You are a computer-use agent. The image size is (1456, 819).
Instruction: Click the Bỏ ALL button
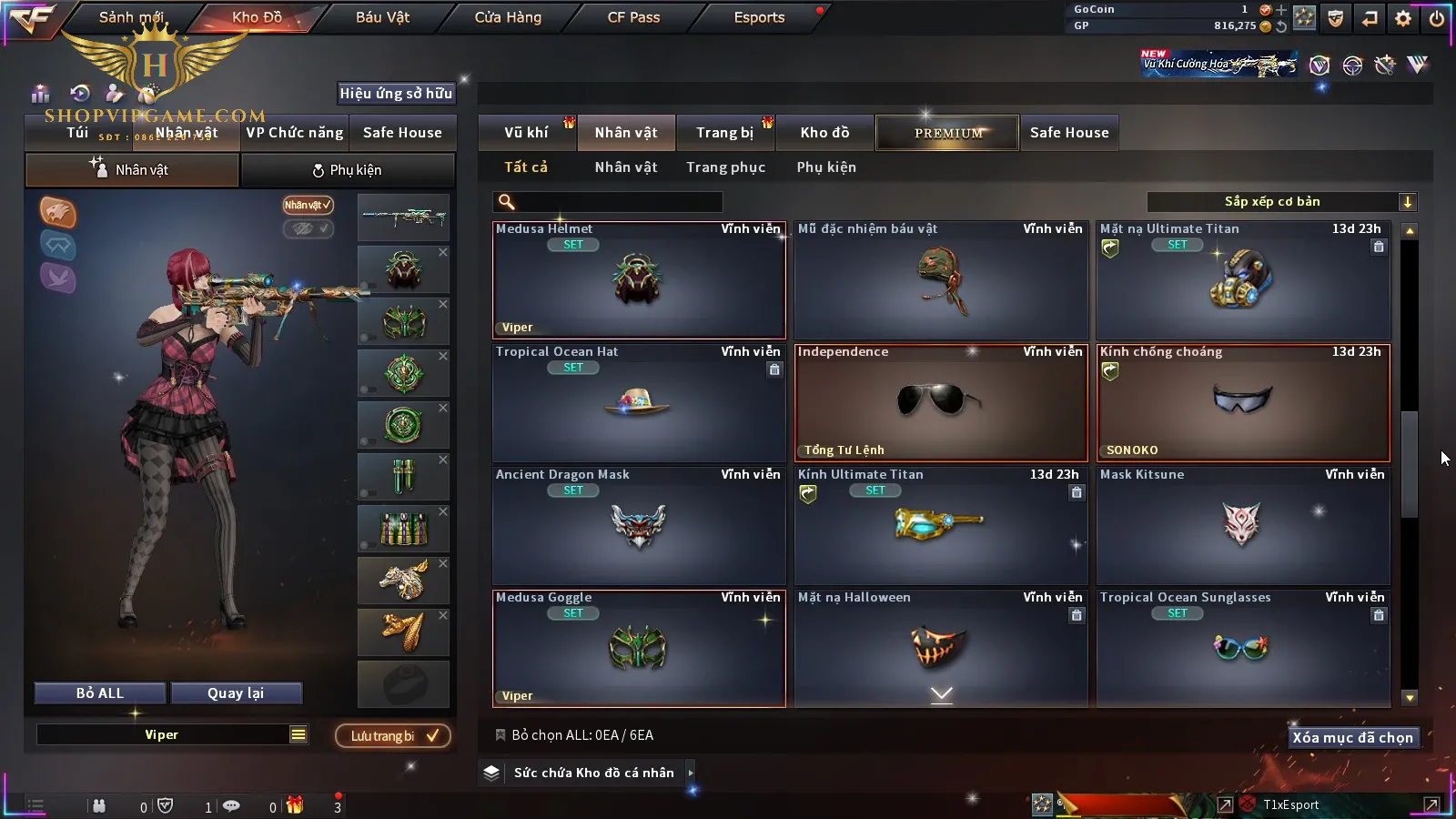(100, 693)
